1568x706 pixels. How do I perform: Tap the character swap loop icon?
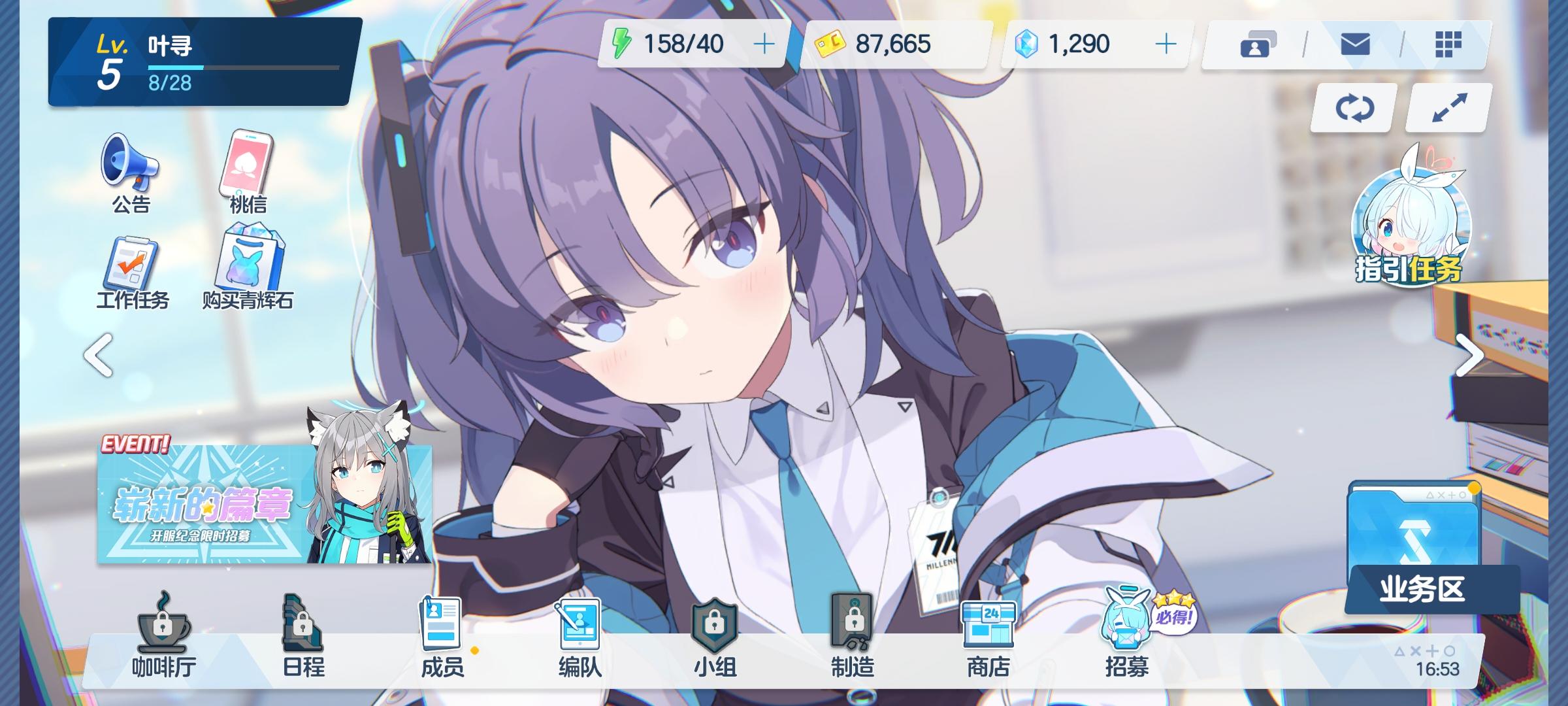click(1353, 108)
